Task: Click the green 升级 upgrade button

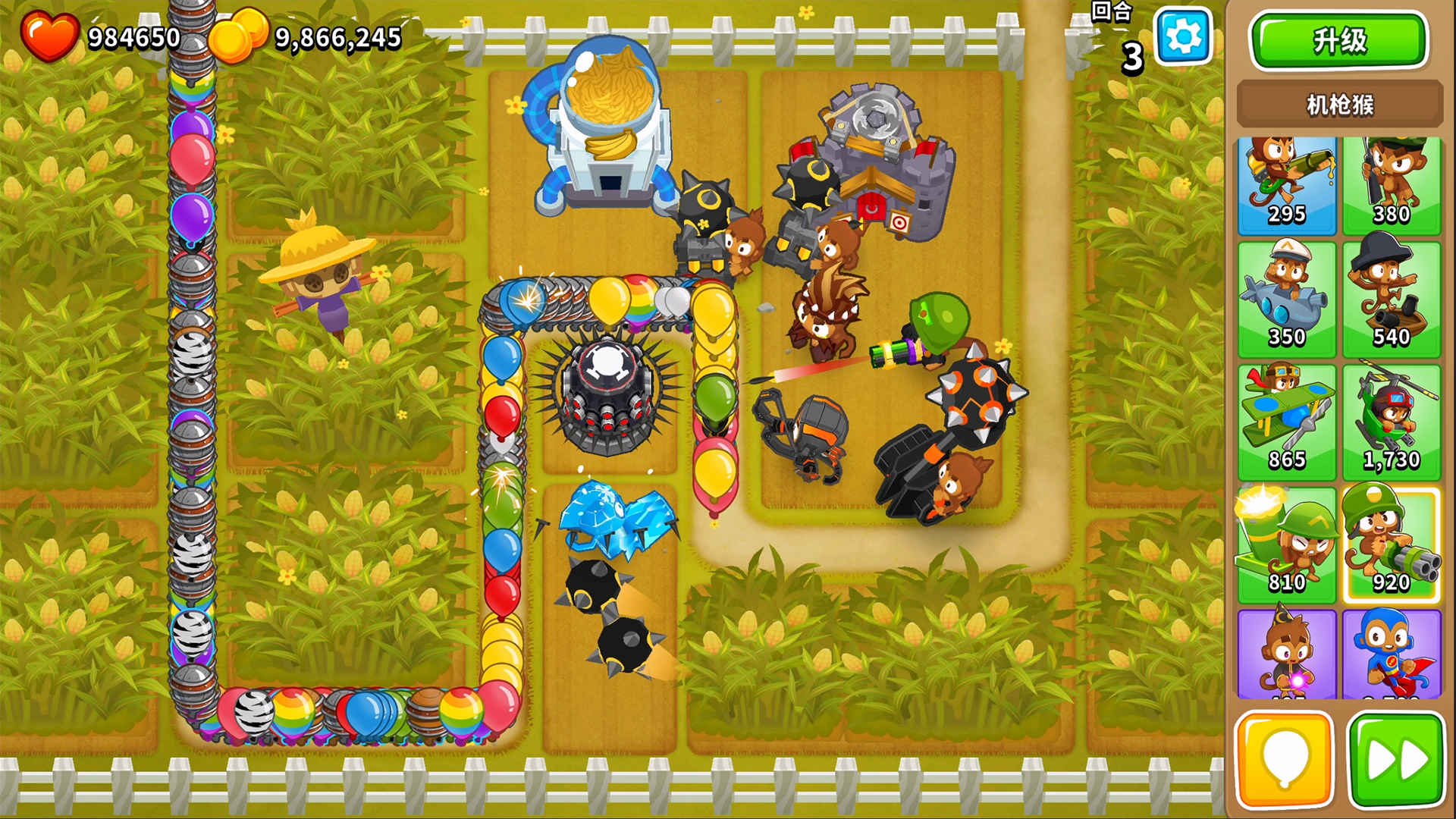Action: 1338,40
